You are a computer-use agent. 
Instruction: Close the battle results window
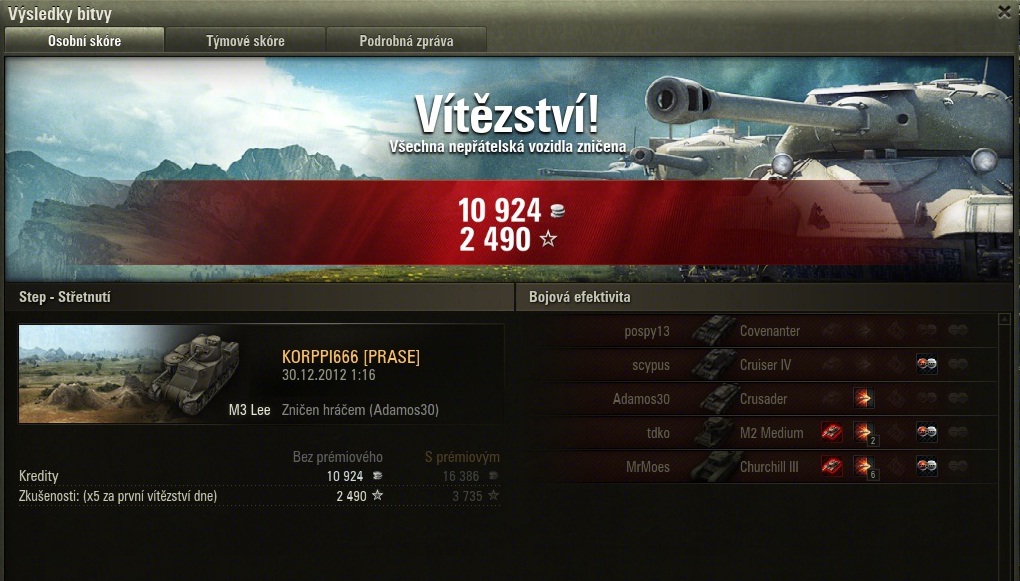[1004, 12]
